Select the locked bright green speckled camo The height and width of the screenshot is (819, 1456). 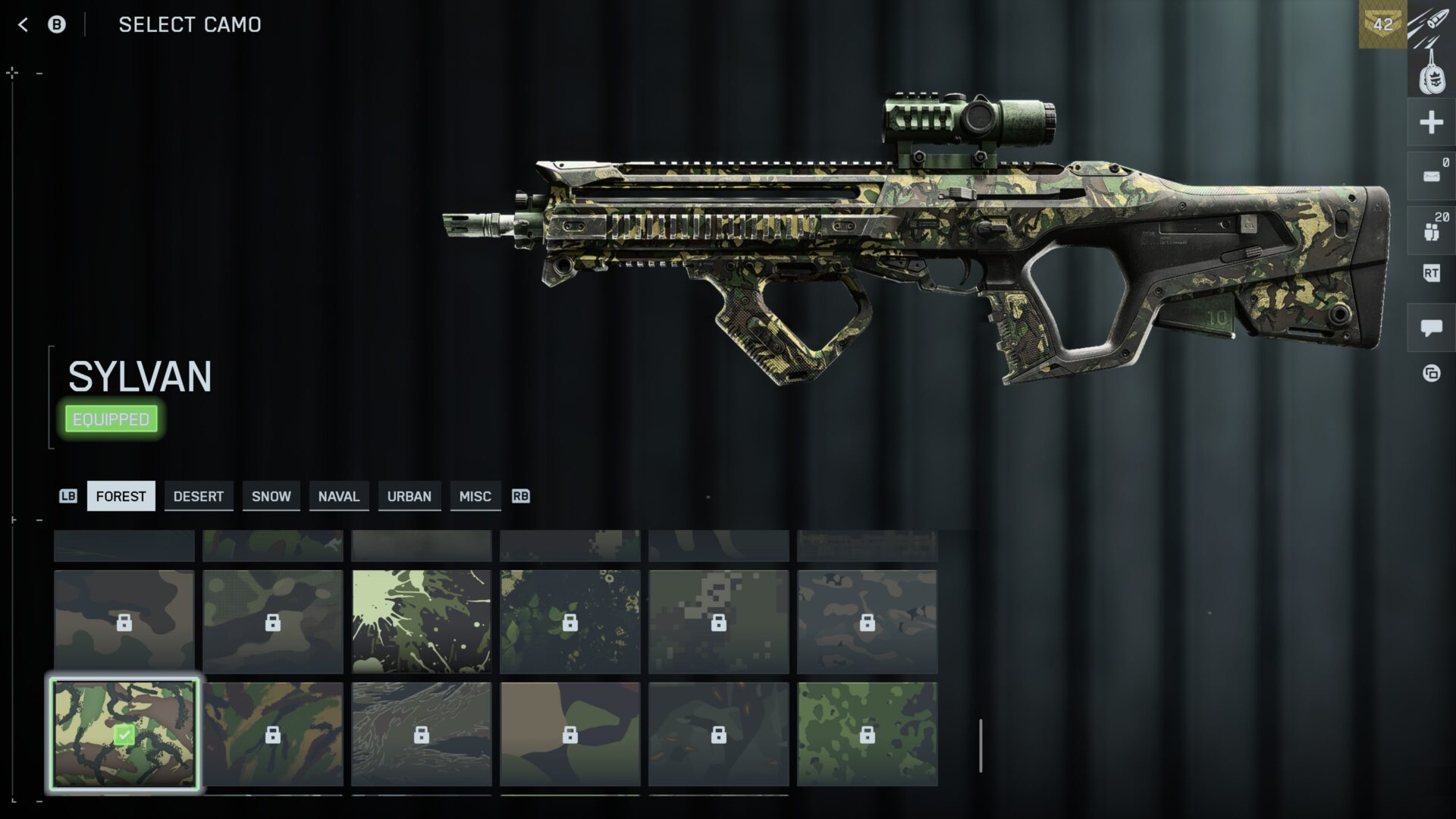[867, 734]
